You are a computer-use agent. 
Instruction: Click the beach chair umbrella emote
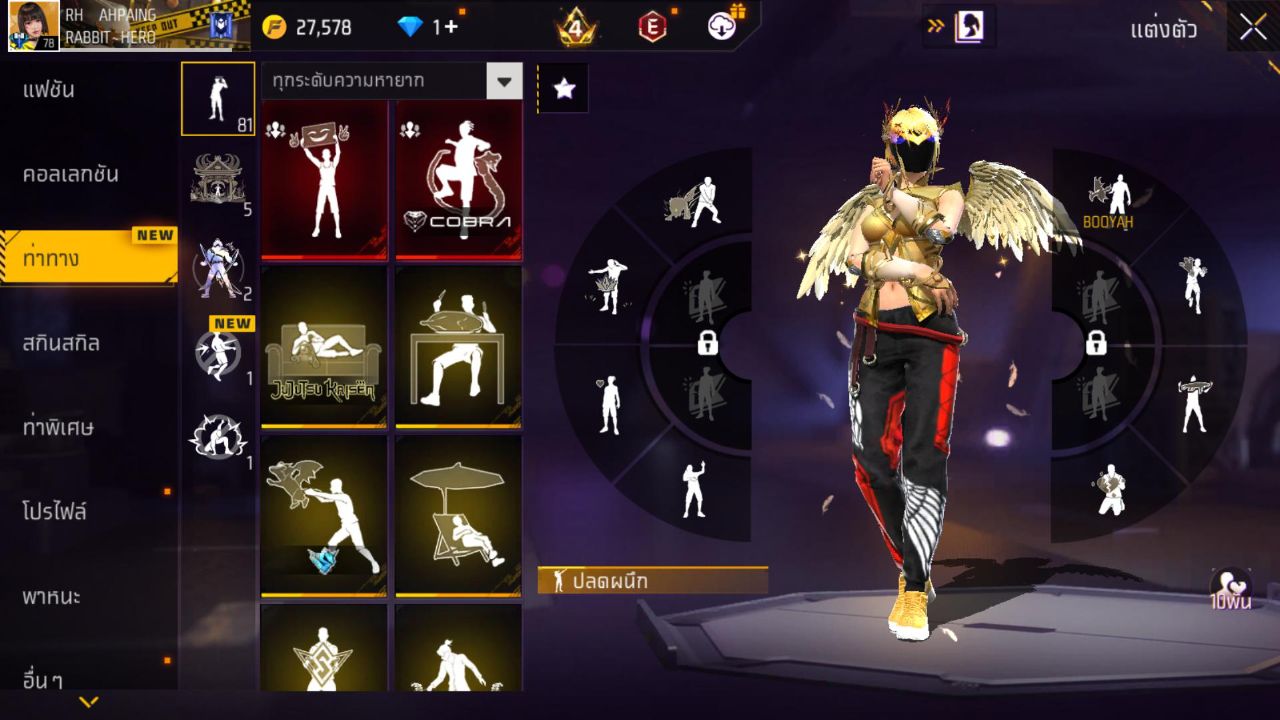tap(458, 515)
